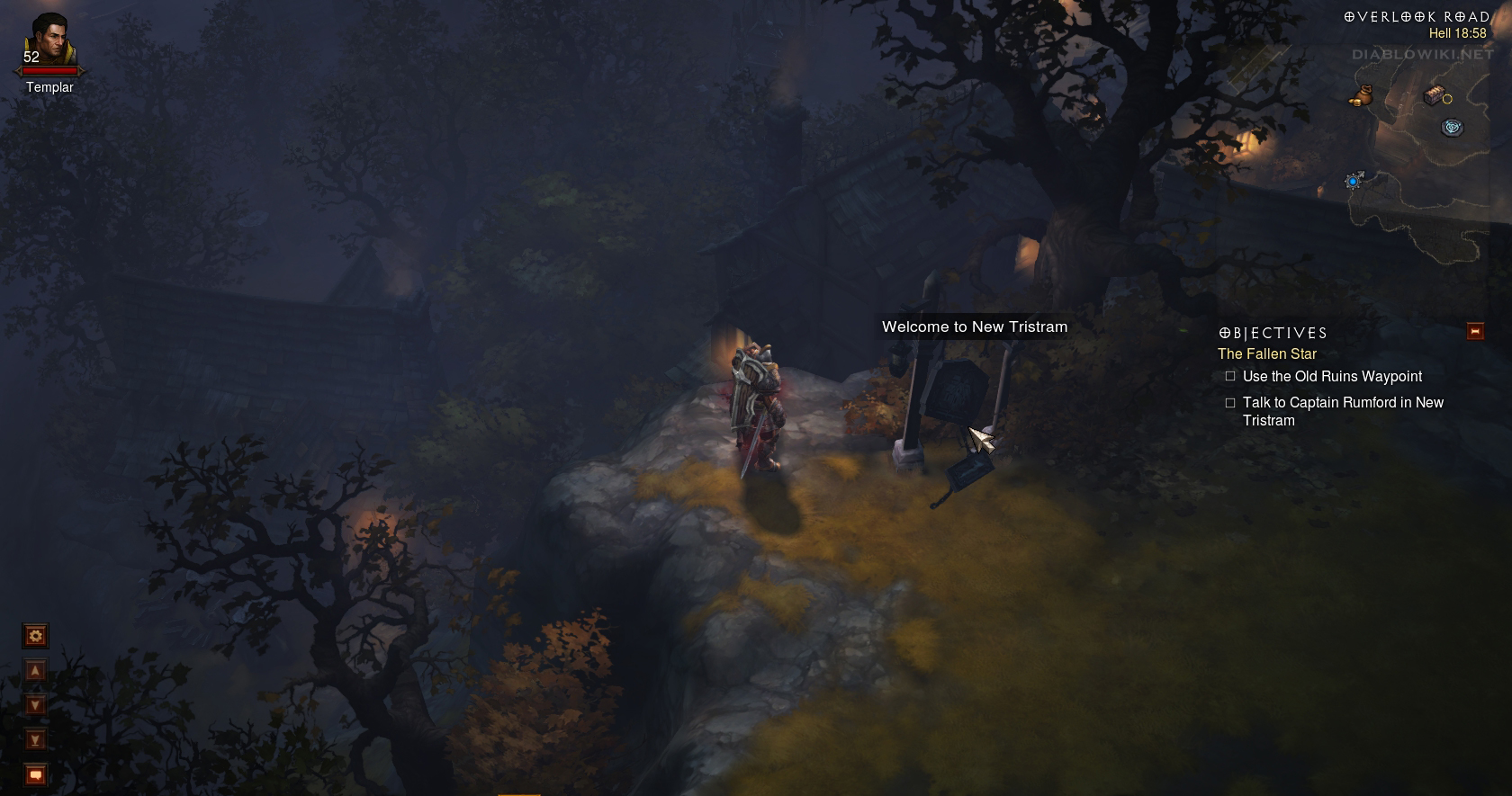Click the stash chest icon on minimap

point(1434,94)
